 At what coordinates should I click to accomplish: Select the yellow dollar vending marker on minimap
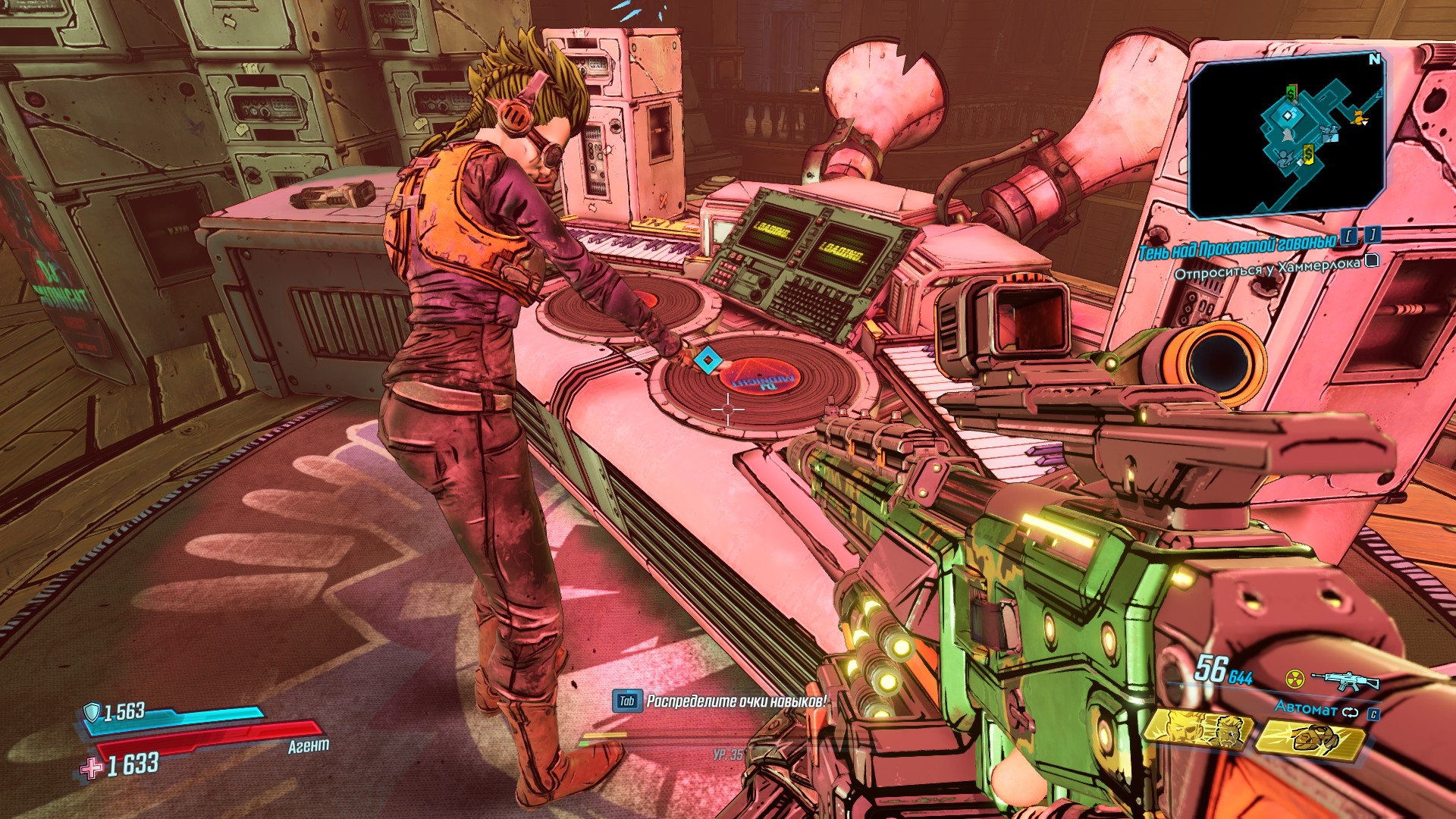1308,155
